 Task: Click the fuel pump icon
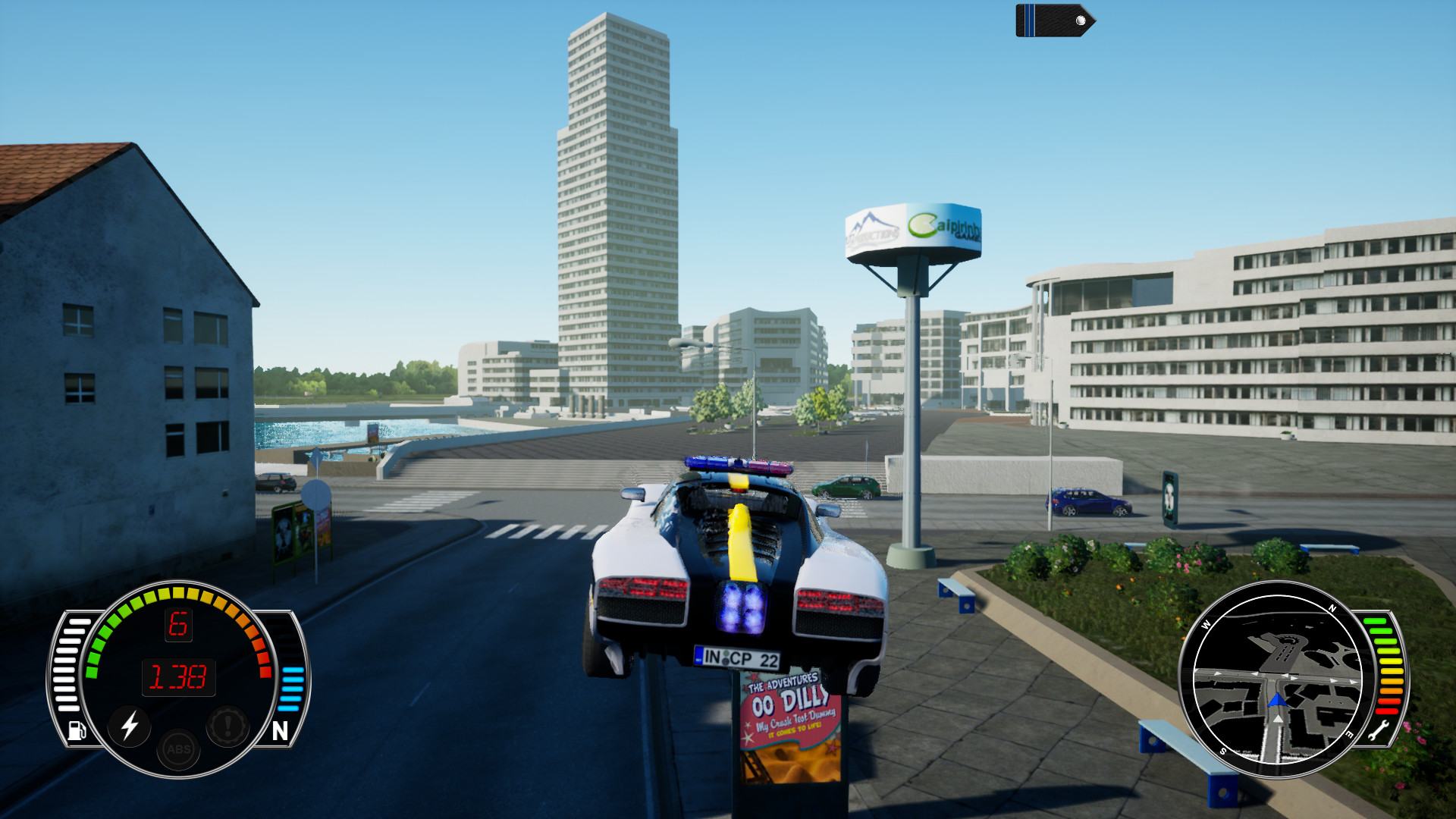point(77,730)
